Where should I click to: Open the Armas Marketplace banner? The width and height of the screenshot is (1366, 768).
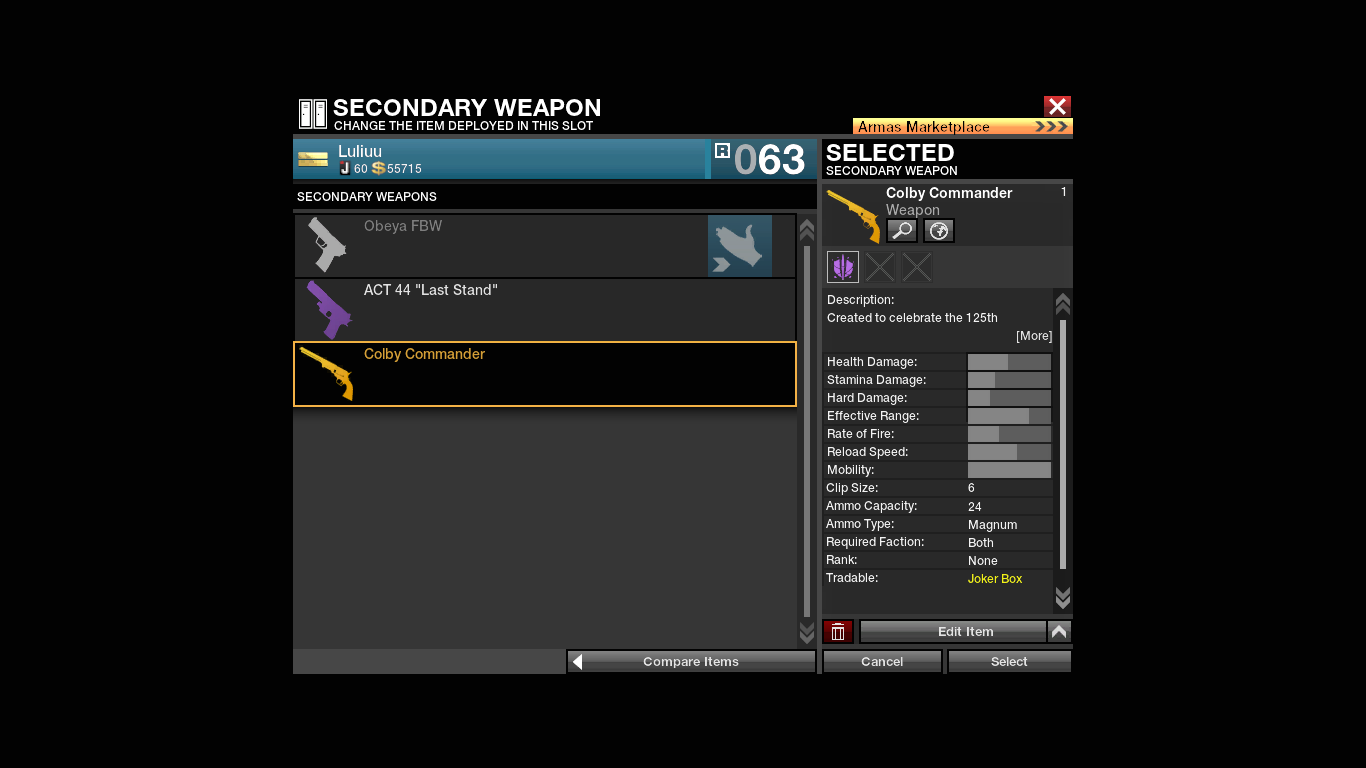(x=962, y=127)
